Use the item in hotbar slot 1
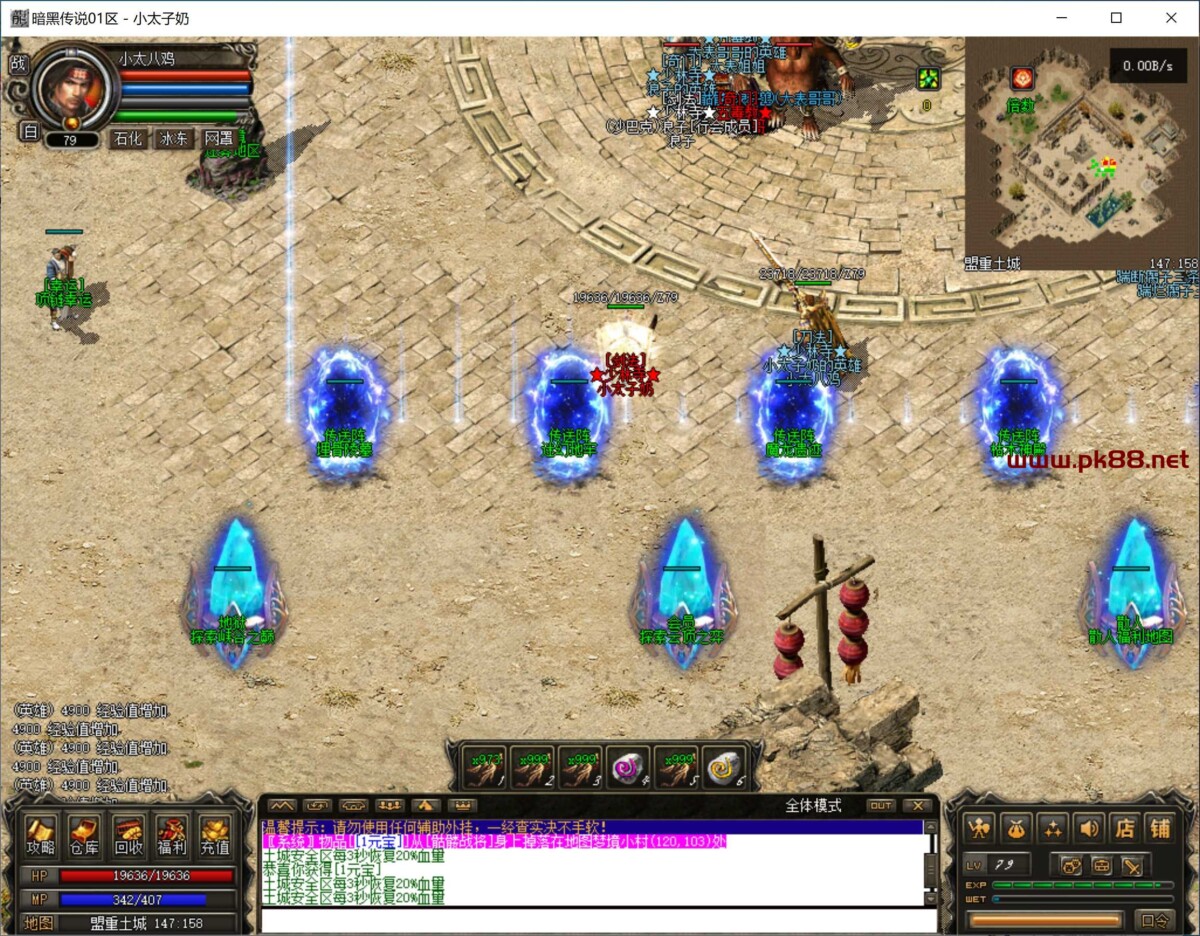This screenshot has width=1200, height=936. coord(485,768)
